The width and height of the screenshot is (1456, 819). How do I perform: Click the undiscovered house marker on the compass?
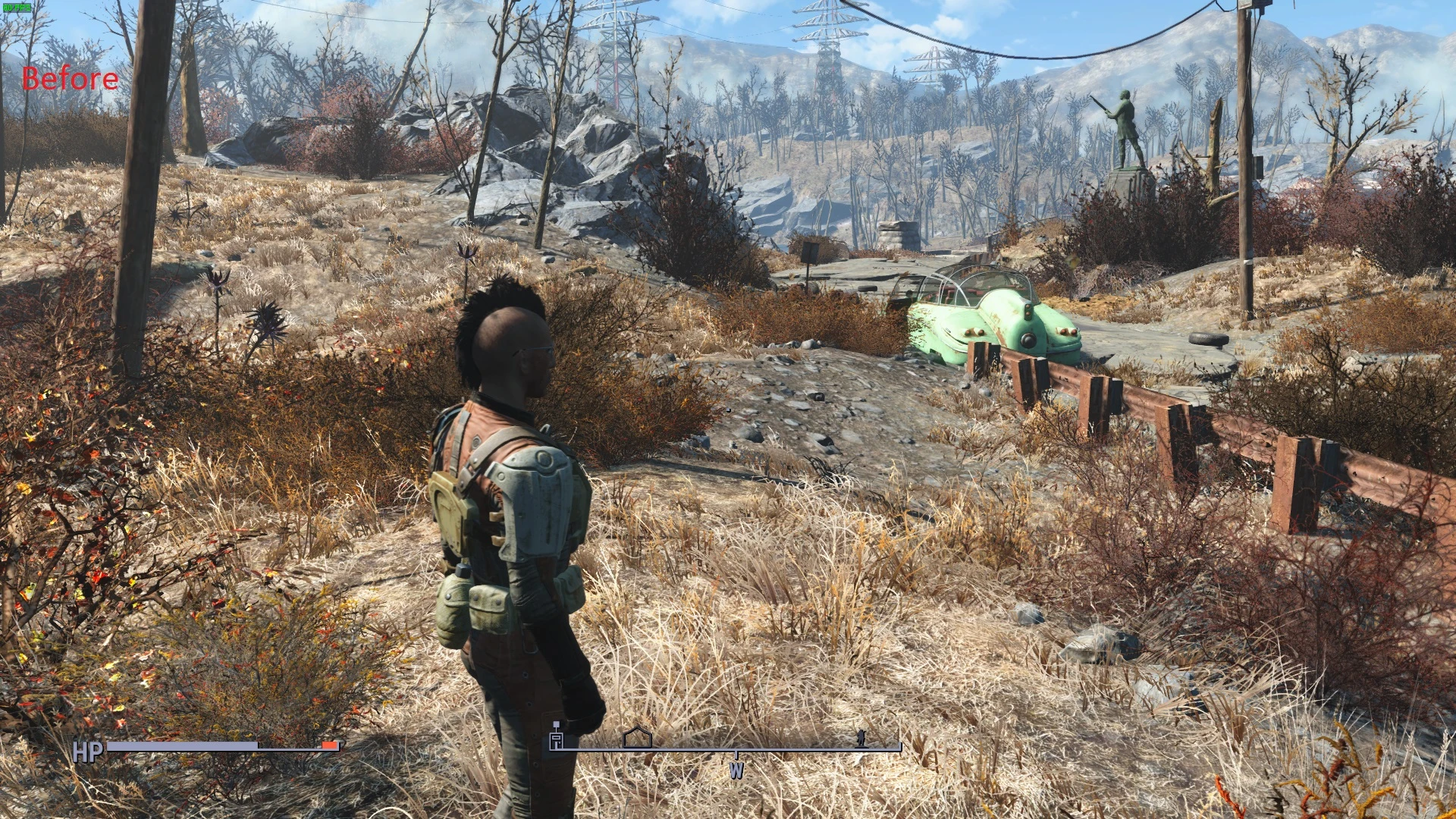[x=637, y=737]
